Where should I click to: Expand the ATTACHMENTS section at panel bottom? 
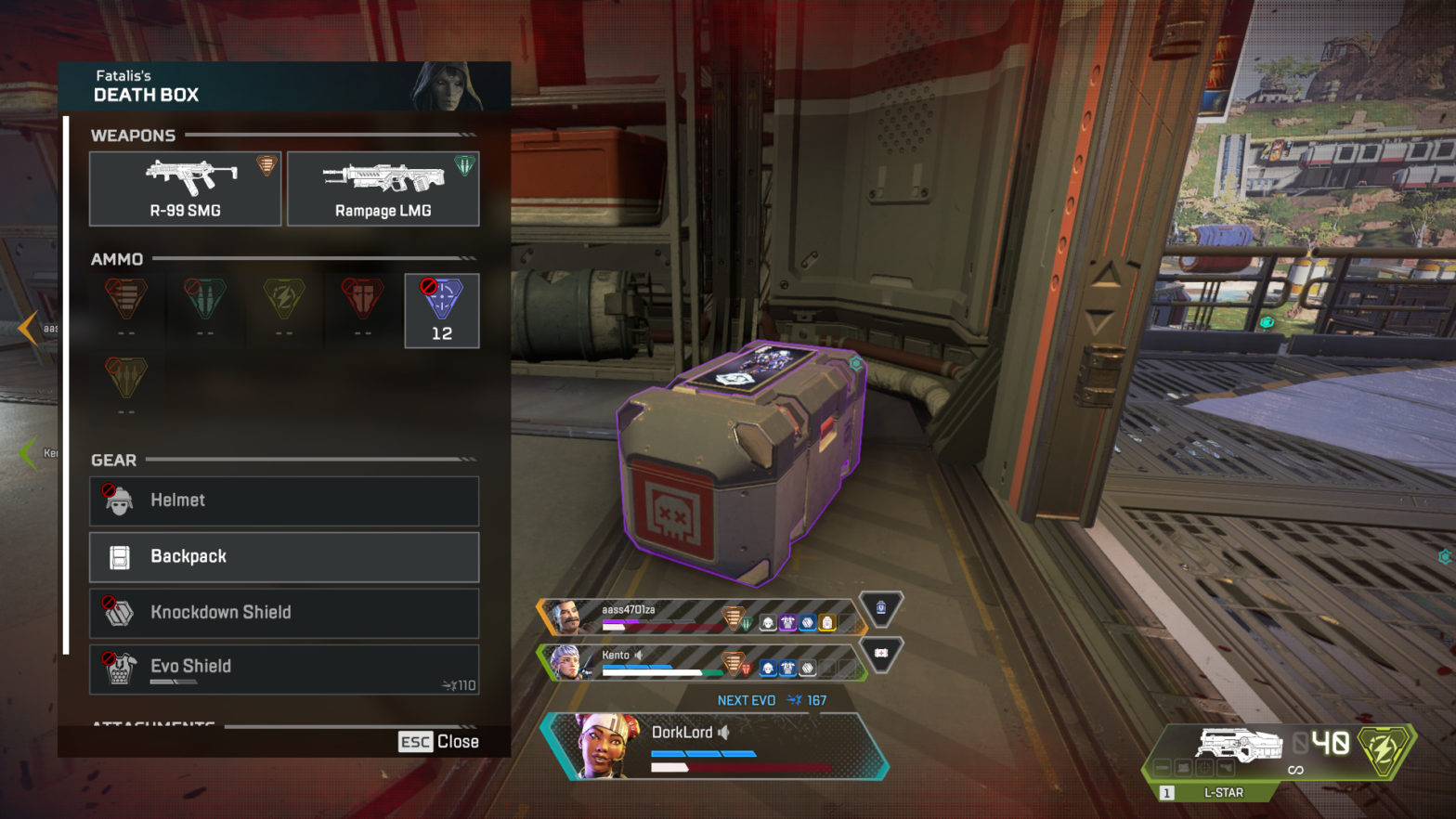click(154, 724)
